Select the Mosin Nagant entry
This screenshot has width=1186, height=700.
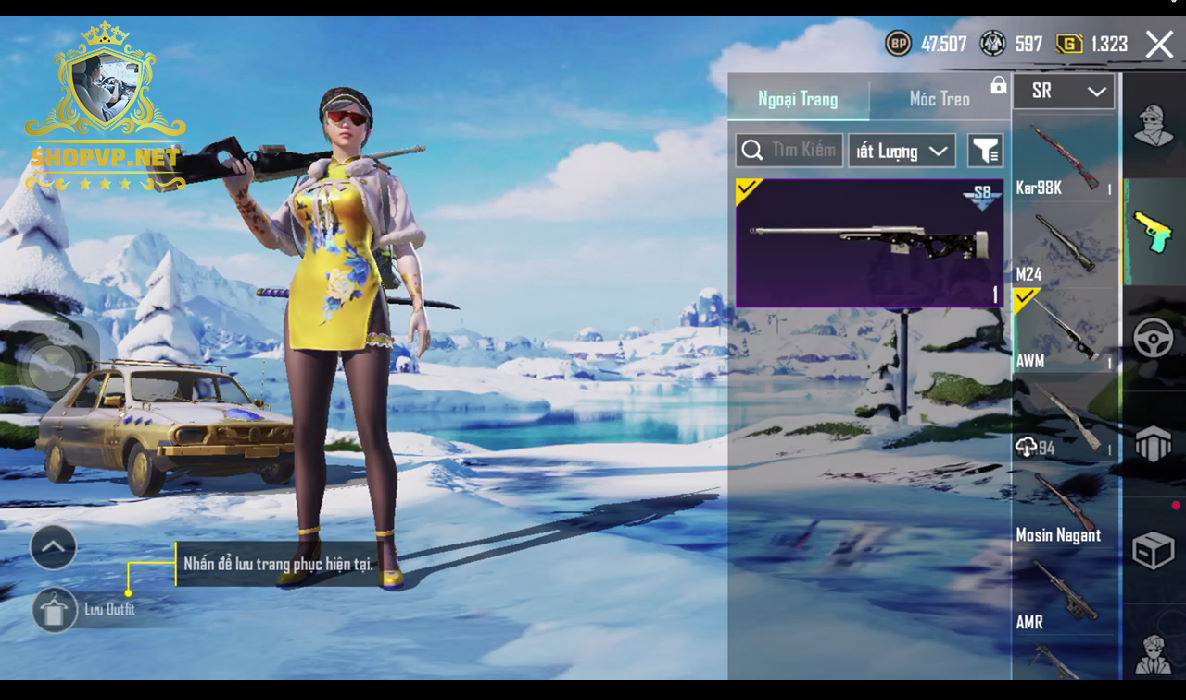(1064, 508)
